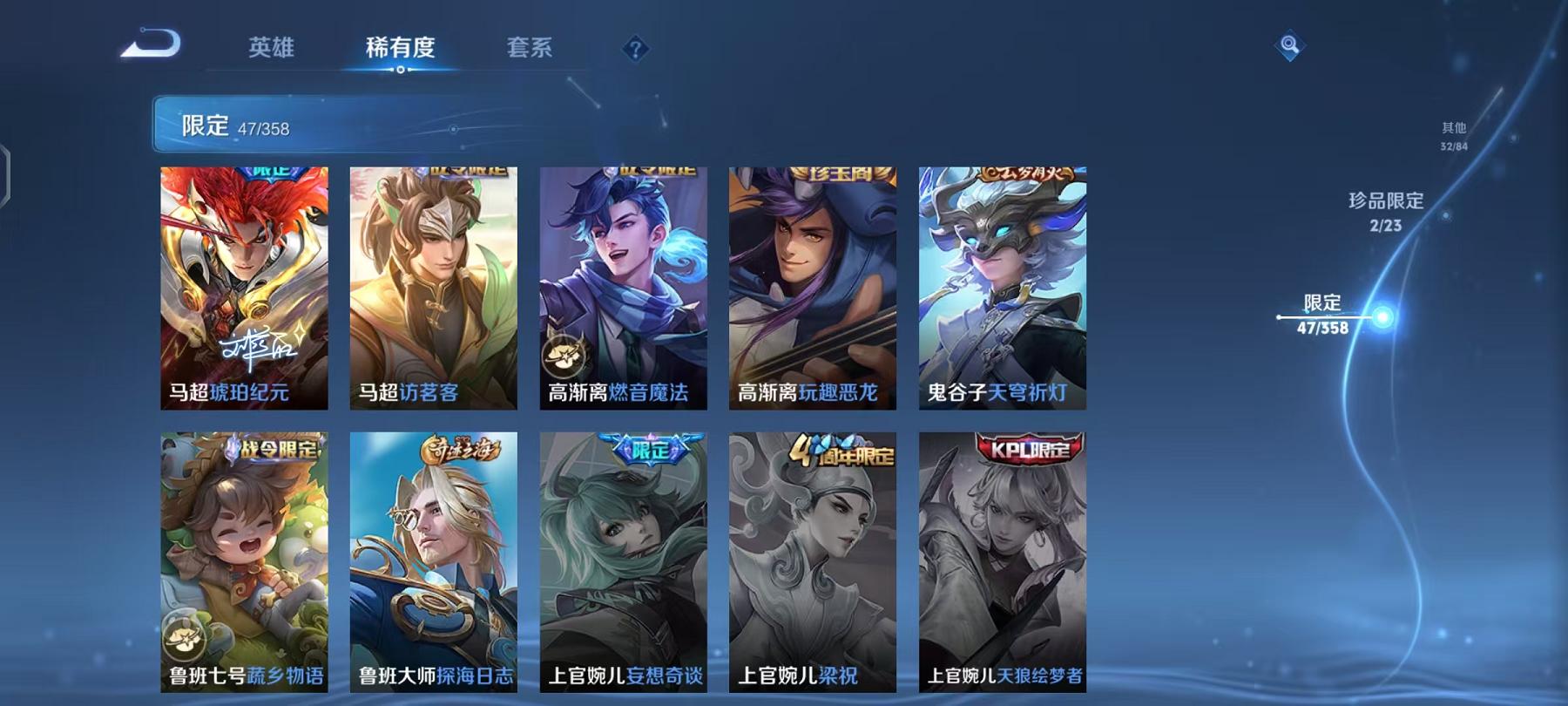1568x706 pixels.
Task: Open the question mark help icon
Action: (x=639, y=51)
